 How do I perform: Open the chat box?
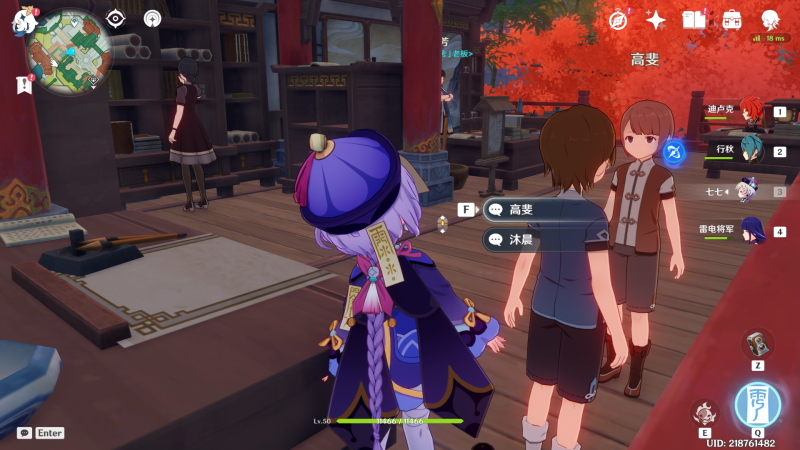pos(24,433)
